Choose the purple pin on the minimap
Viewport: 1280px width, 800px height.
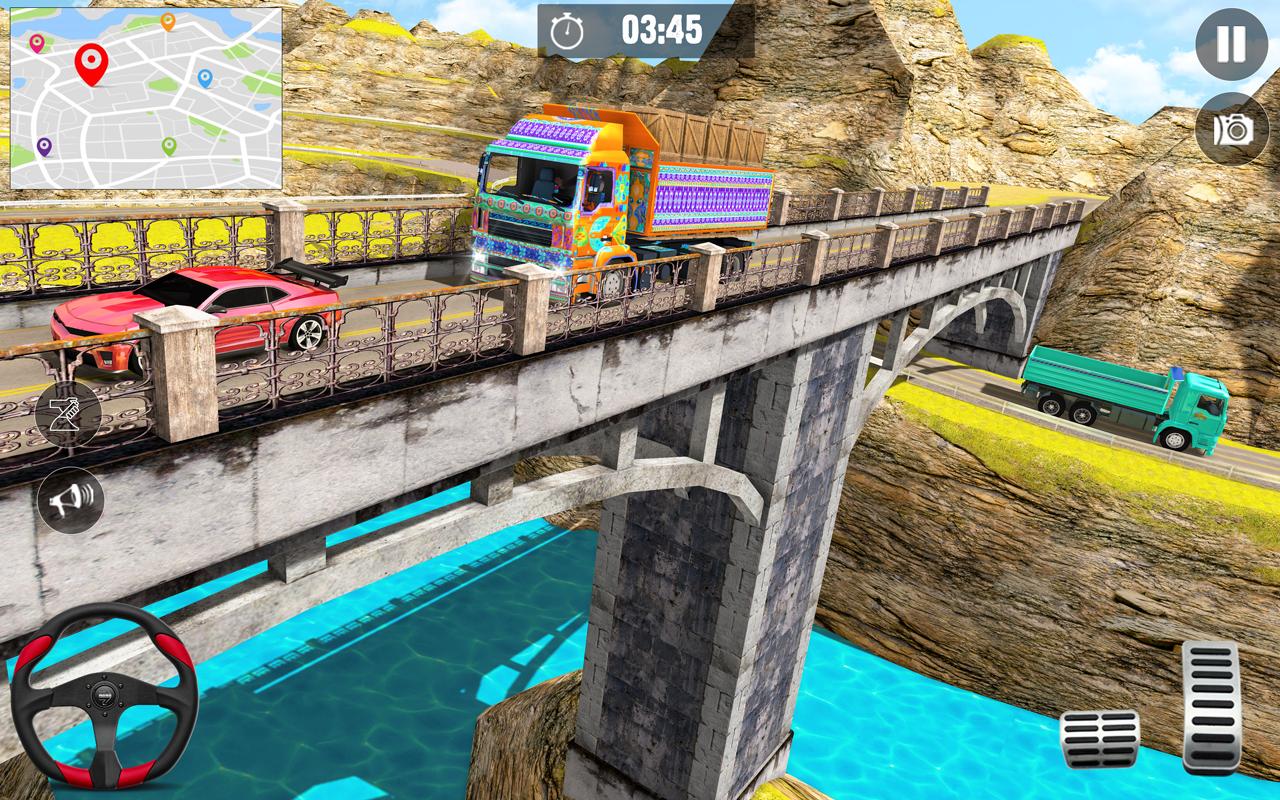pos(44,146)
